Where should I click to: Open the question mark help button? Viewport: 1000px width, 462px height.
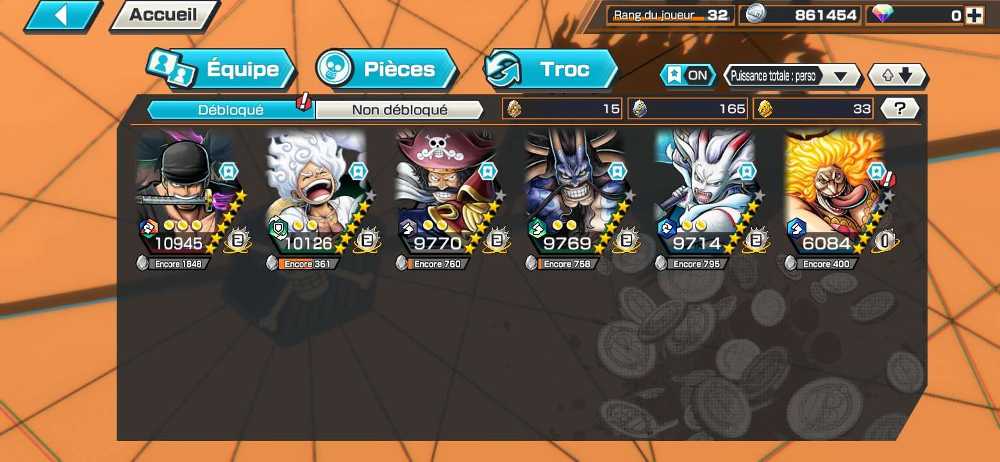coord(900,109)
